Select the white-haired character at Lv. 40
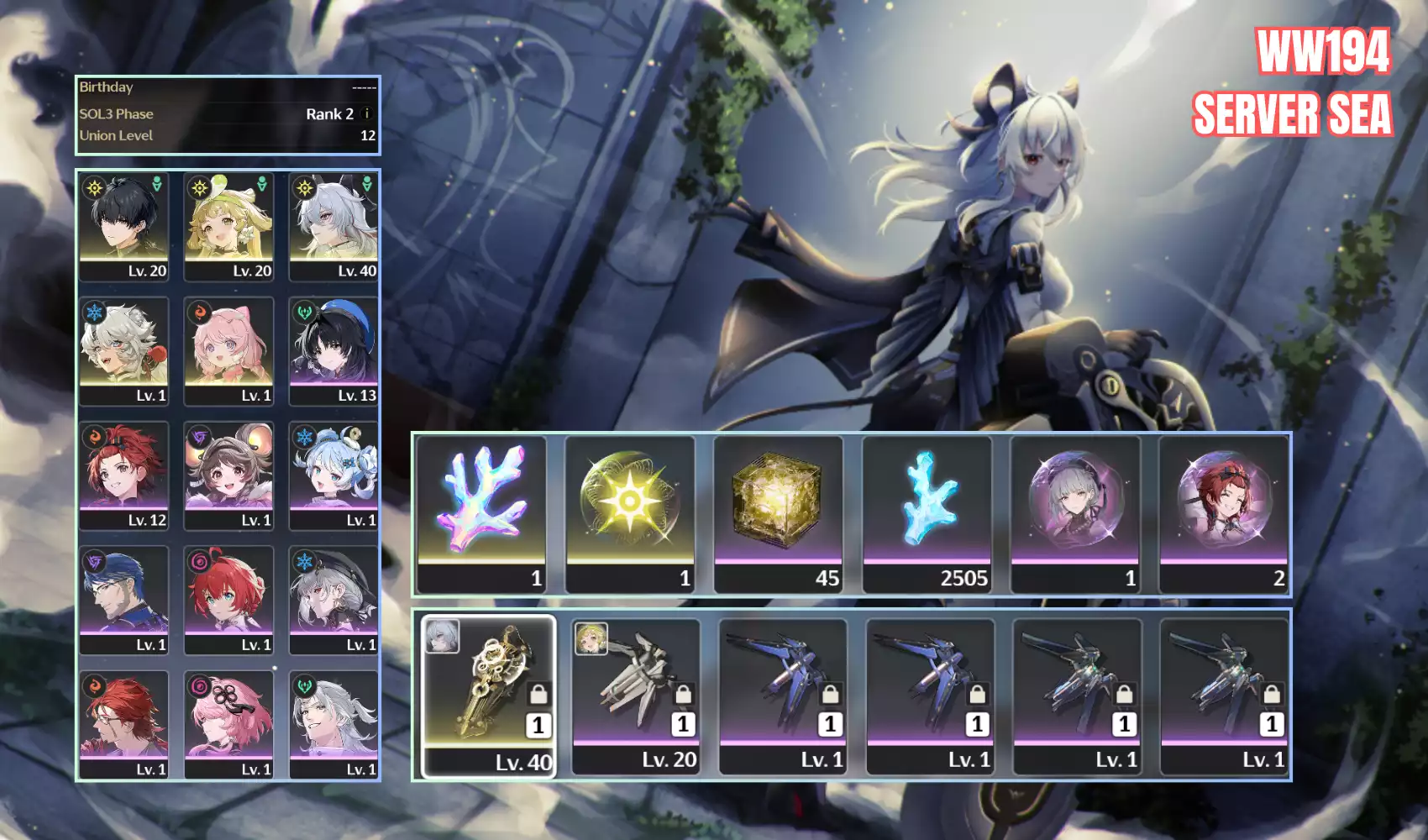The height and width of the screenshot is (840, 1428). pyautogui.click(x=333, y=226)
